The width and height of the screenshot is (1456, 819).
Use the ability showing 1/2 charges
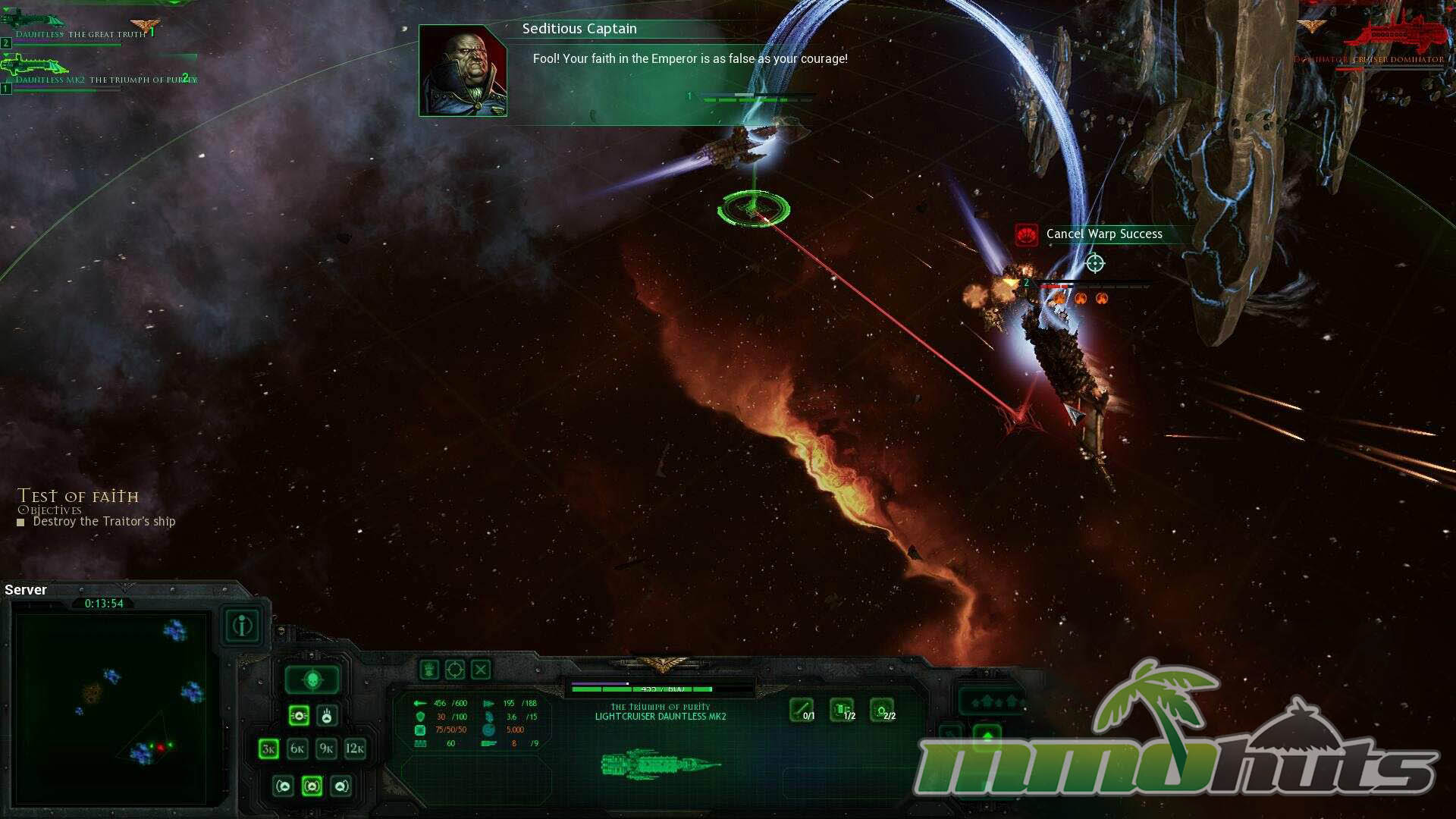point(842,710)
